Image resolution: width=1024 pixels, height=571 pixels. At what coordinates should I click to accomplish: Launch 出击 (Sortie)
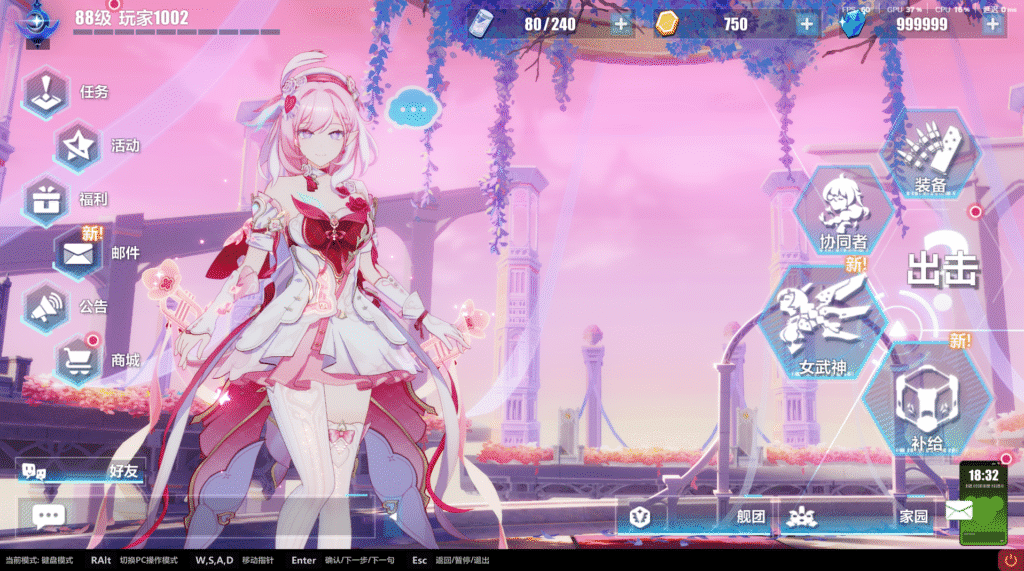click(942, 268)
